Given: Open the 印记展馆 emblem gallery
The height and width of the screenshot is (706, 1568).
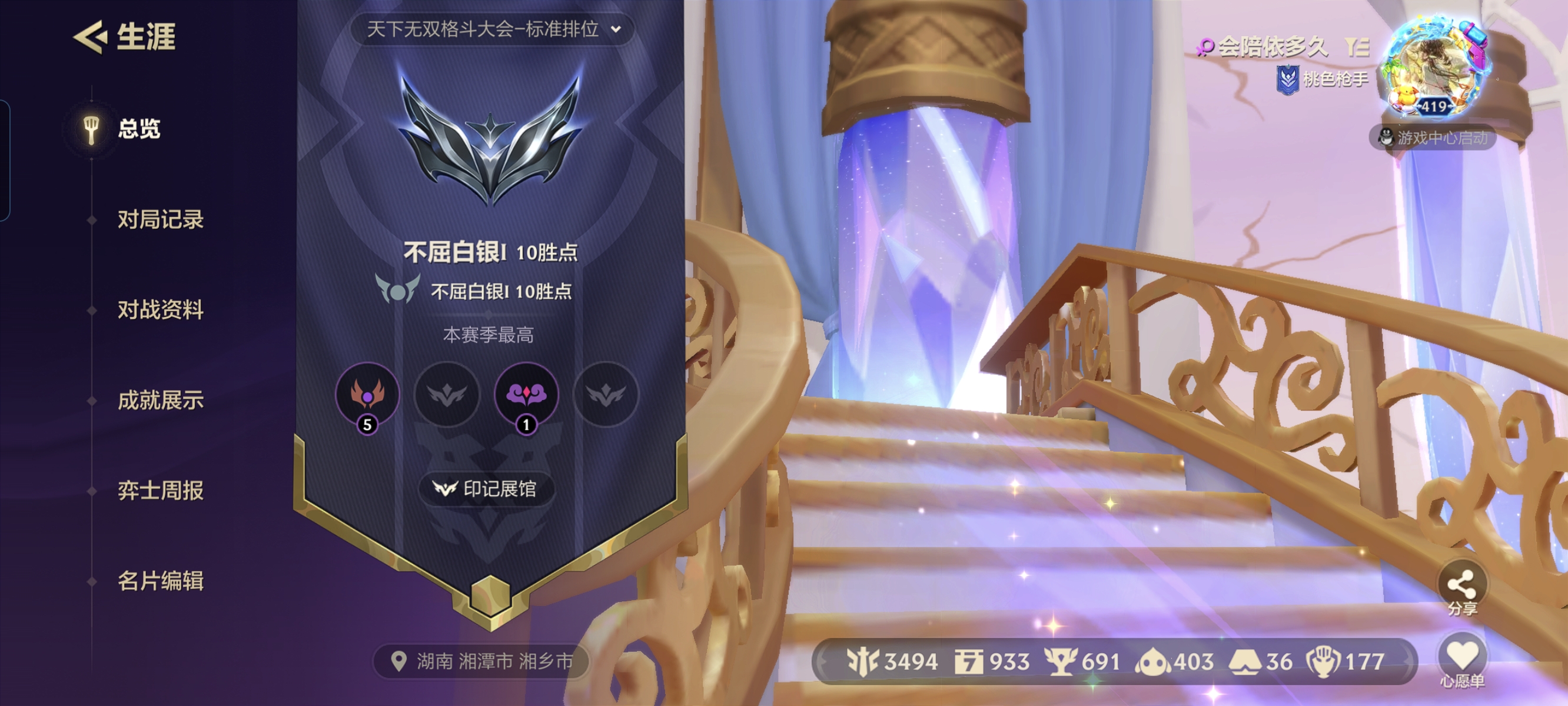Looking at the screenshot, I should click(x=486, y=489).
